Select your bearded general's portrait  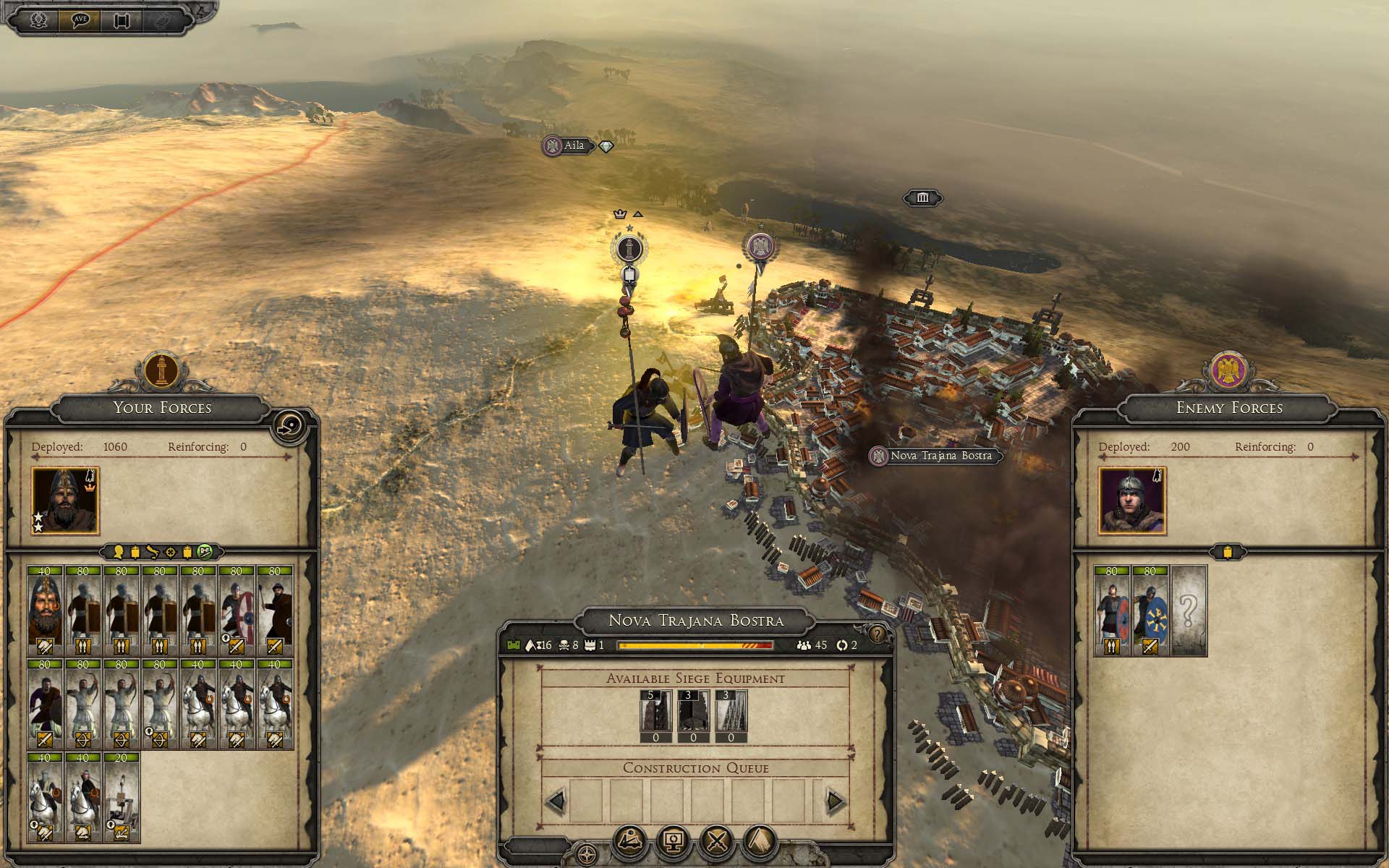tap(65, 500)
